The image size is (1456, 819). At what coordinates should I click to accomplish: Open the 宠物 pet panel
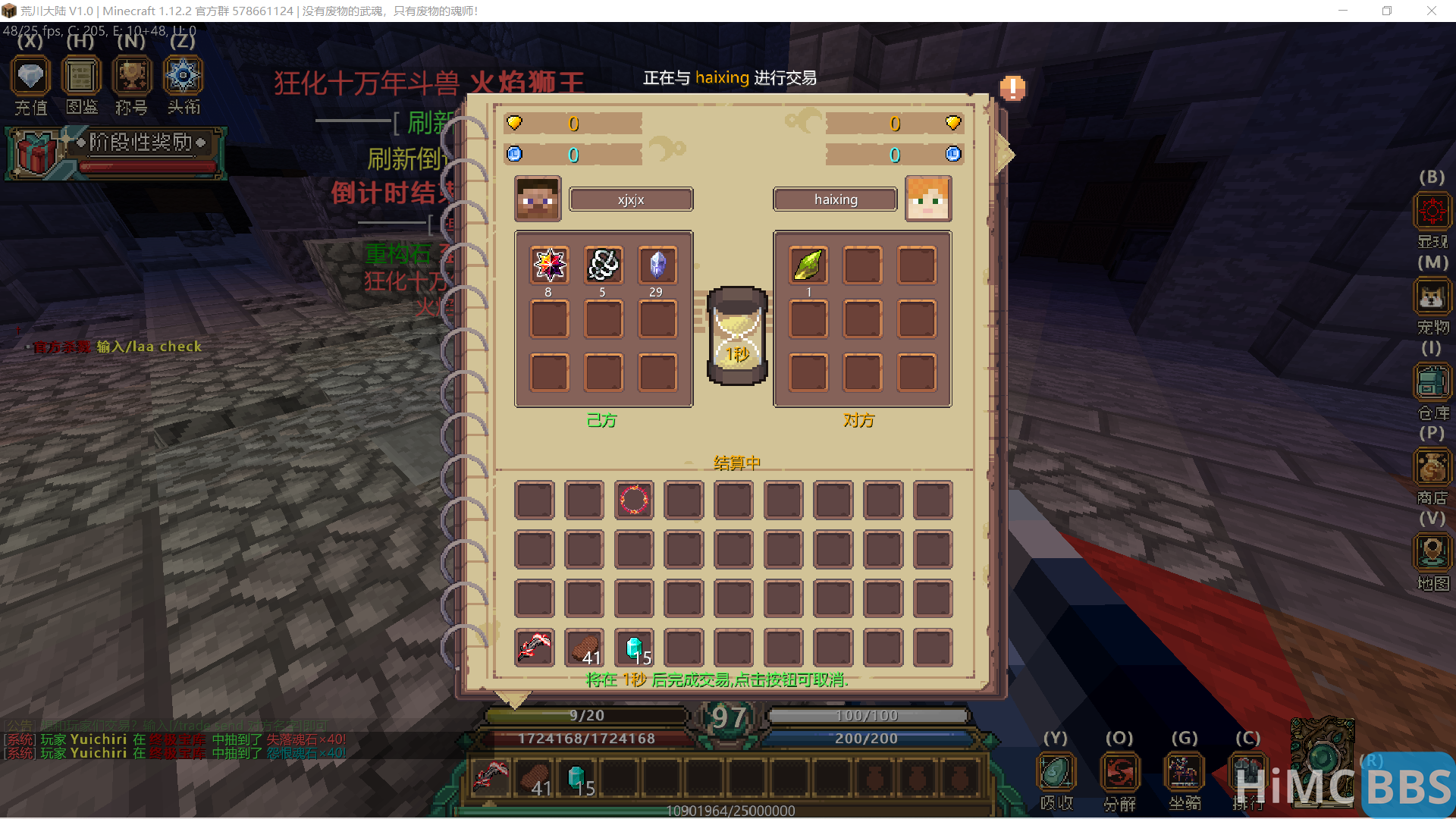1432,297
